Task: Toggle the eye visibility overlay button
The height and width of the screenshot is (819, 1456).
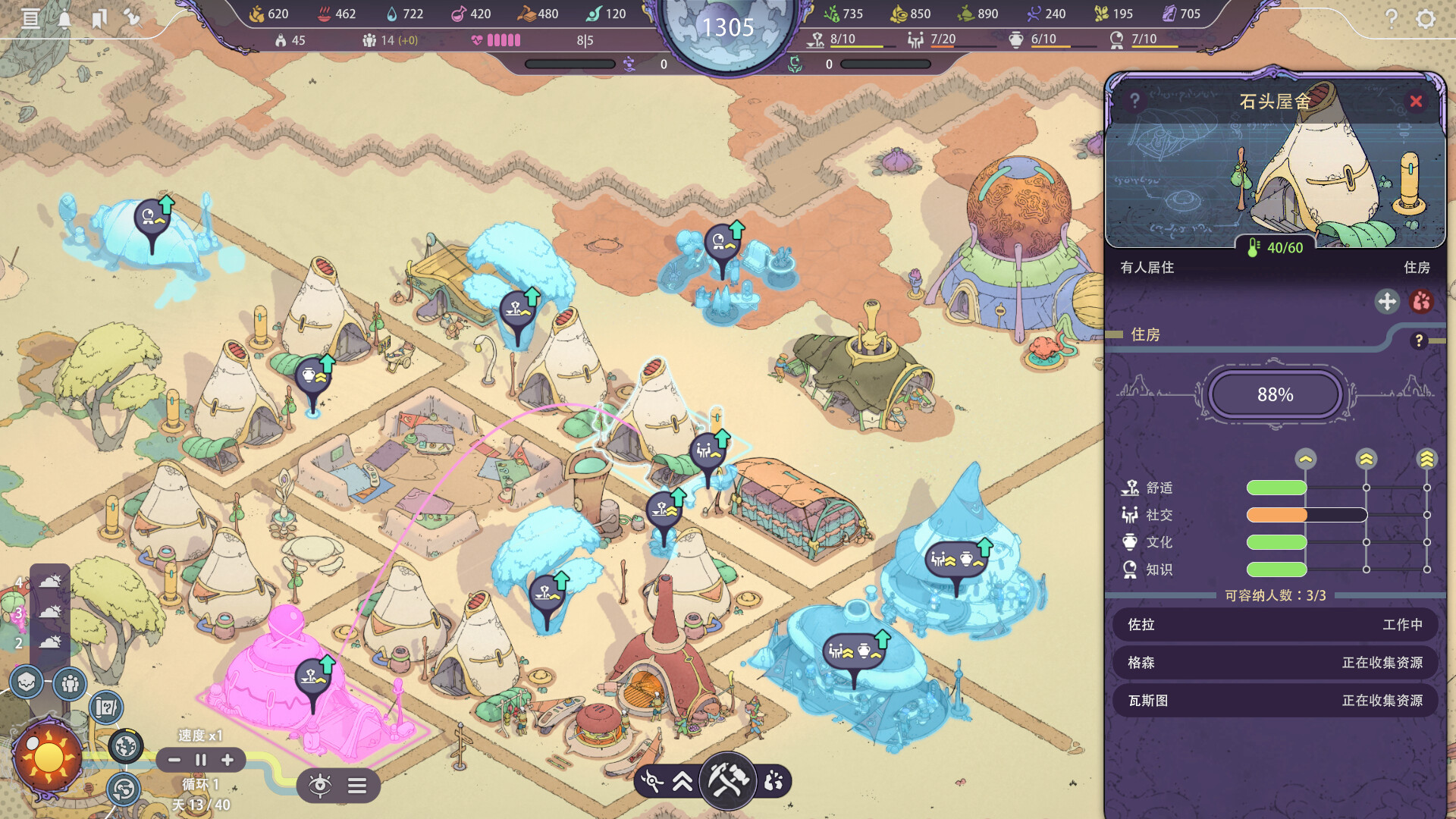Action: pos(320,785)
